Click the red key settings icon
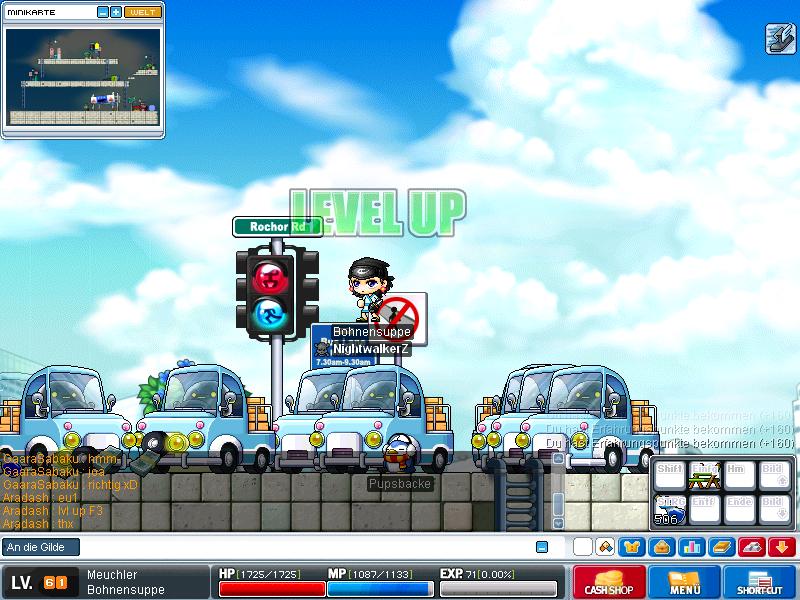Screen dimensions: 800x600 (x=752, y=547)
